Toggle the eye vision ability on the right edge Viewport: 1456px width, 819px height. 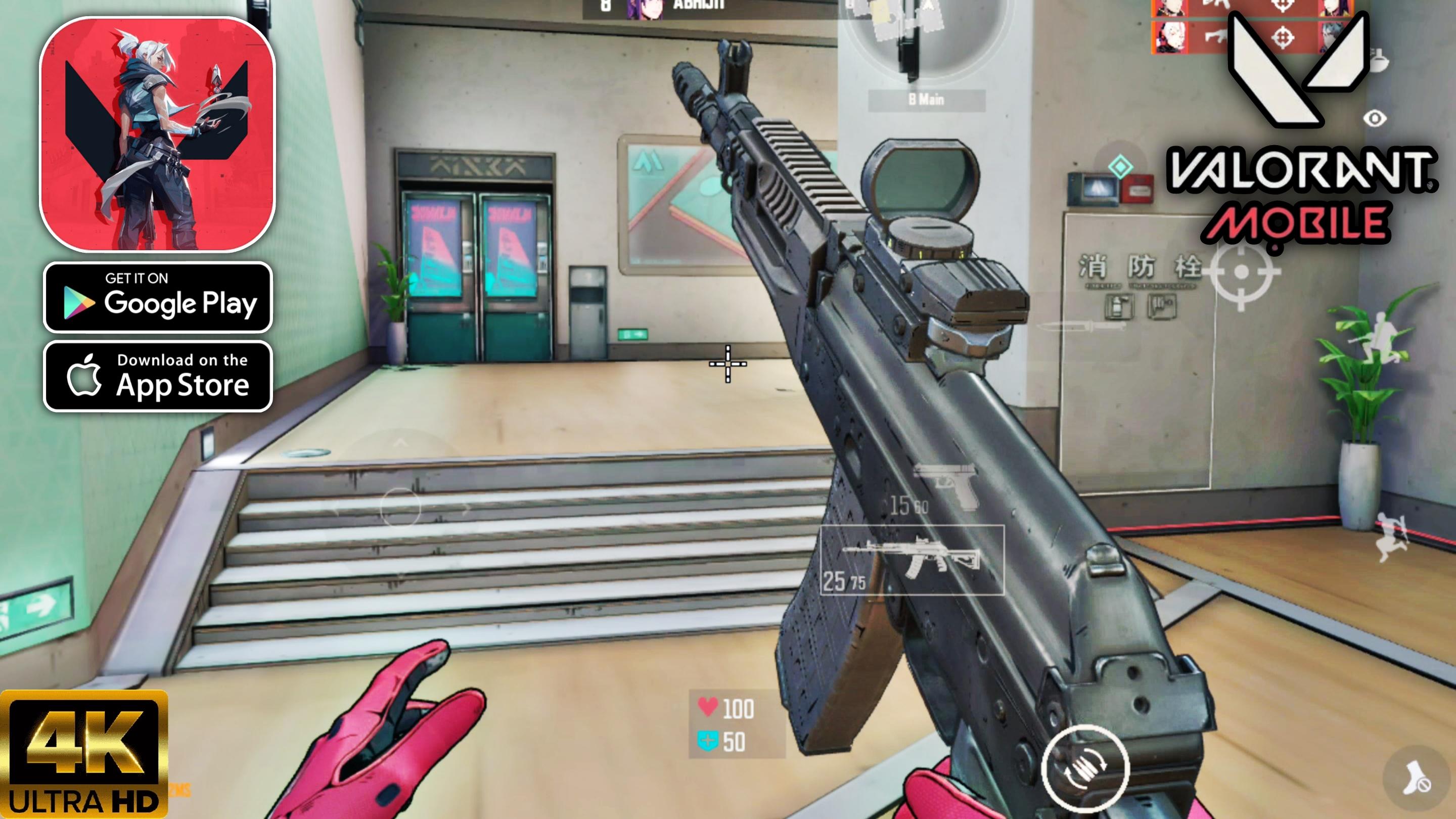coord(1375,119)
